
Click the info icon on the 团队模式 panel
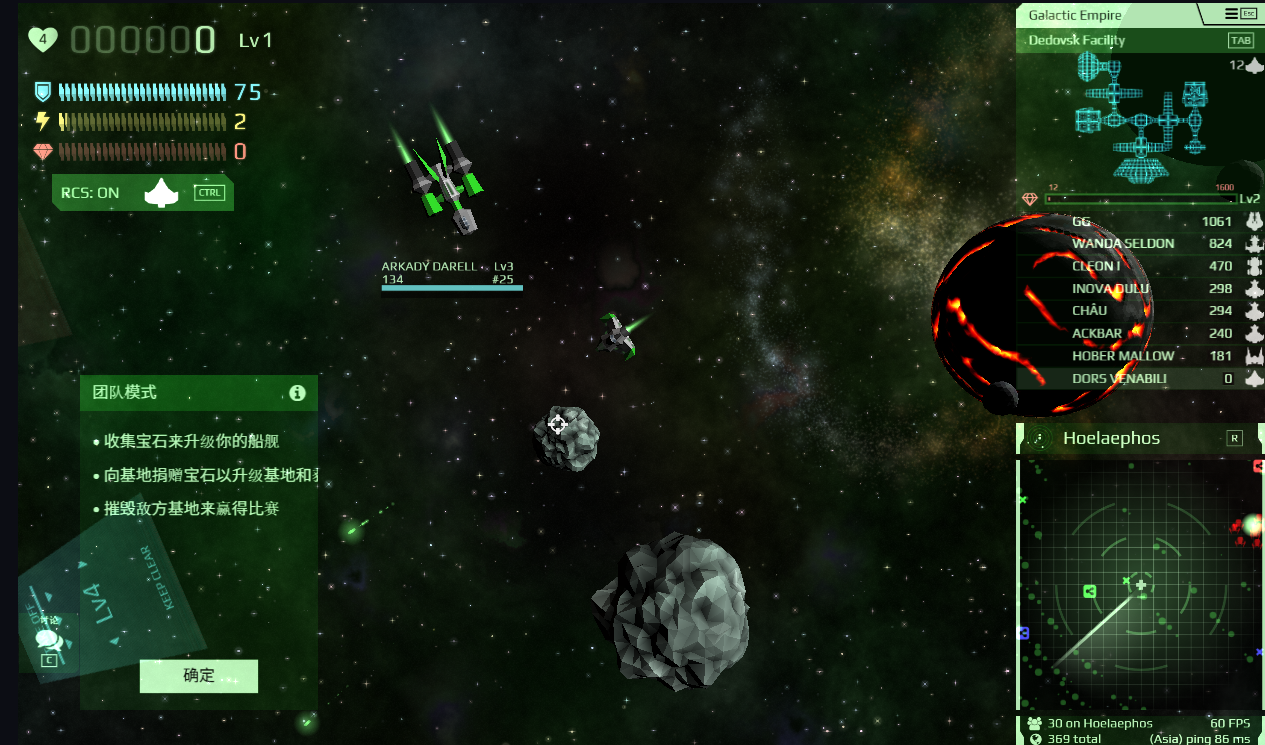coord(297,393)
